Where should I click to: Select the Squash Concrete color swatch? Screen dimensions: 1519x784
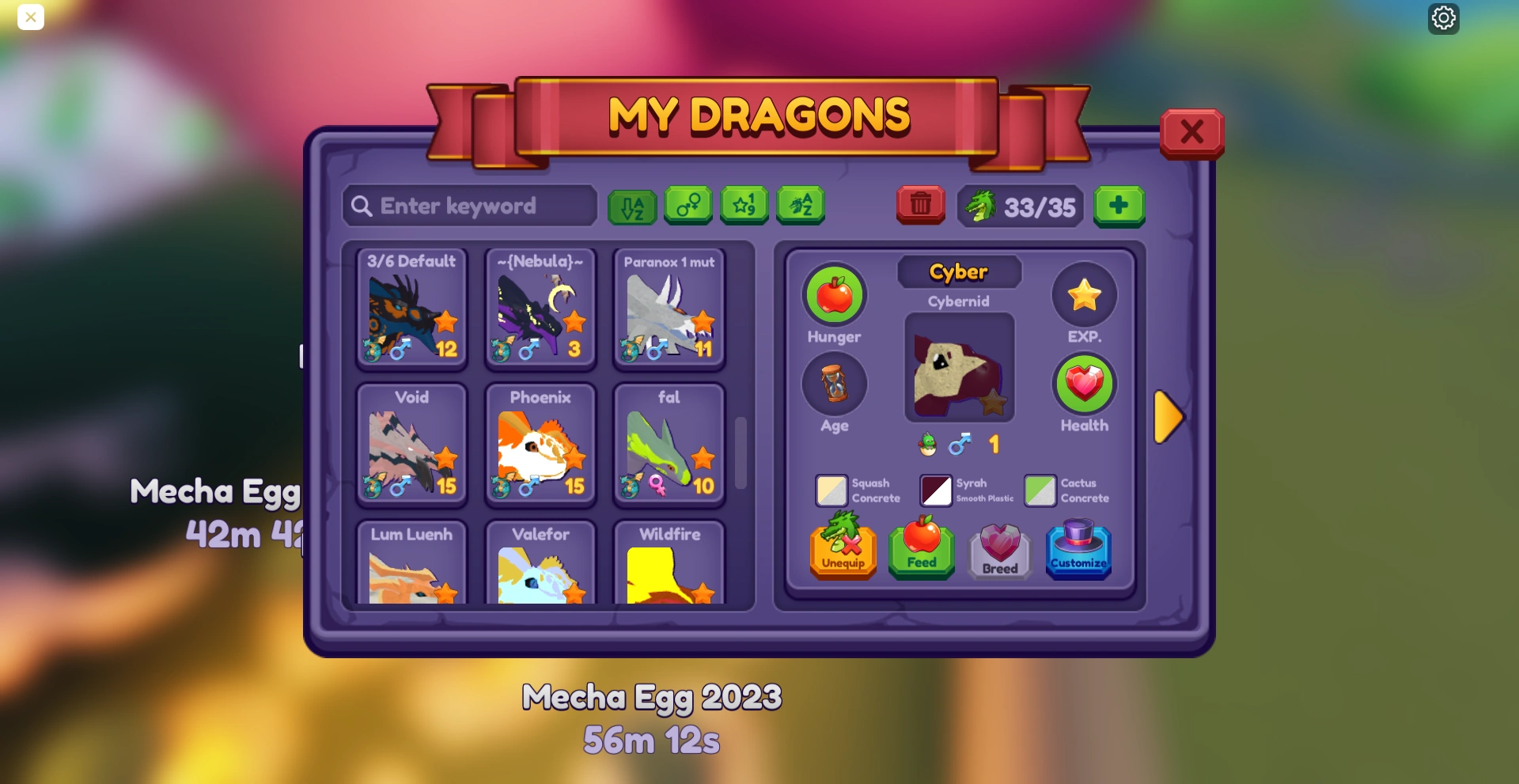(x=831, y=490)
